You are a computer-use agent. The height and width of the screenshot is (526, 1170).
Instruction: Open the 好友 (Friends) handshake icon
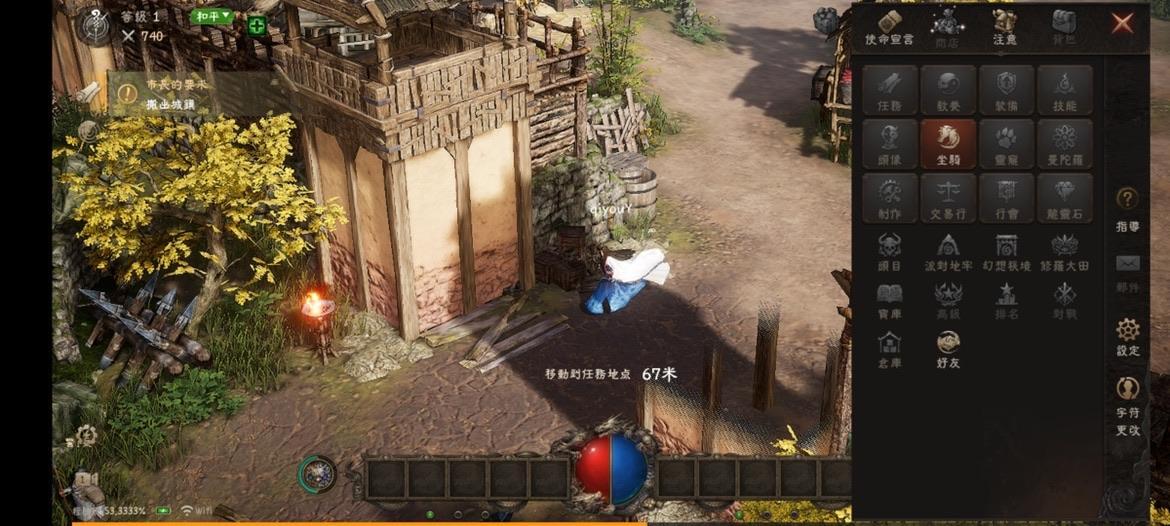tap(948, 349)
